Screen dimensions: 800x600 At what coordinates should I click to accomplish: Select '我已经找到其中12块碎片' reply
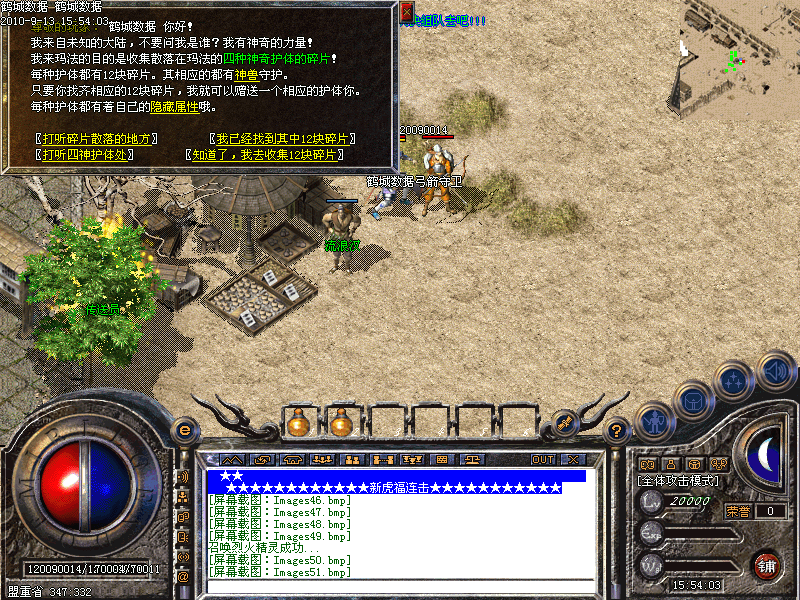click(x=285, y=139)
